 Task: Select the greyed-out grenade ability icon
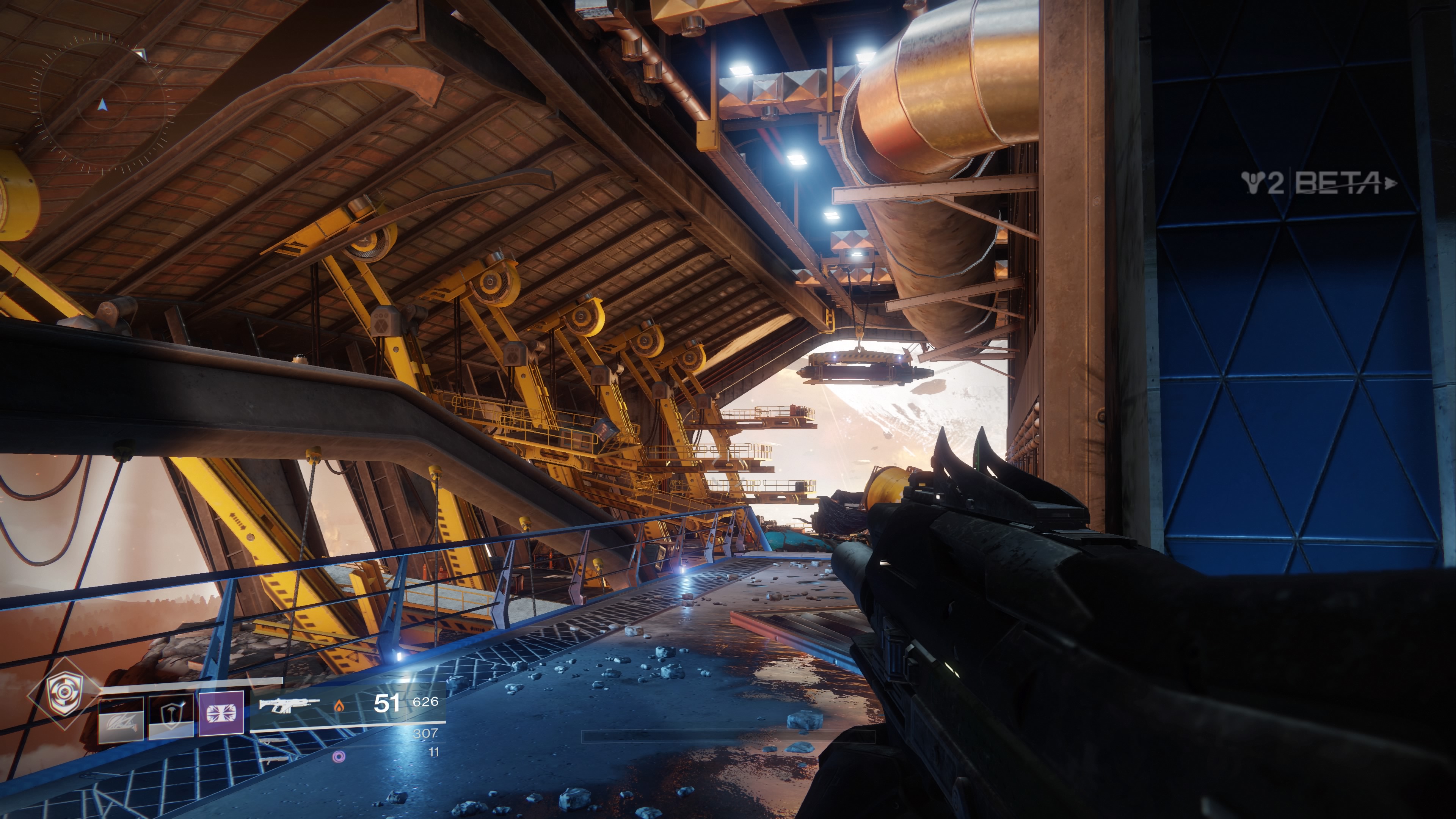pos(121,720)
